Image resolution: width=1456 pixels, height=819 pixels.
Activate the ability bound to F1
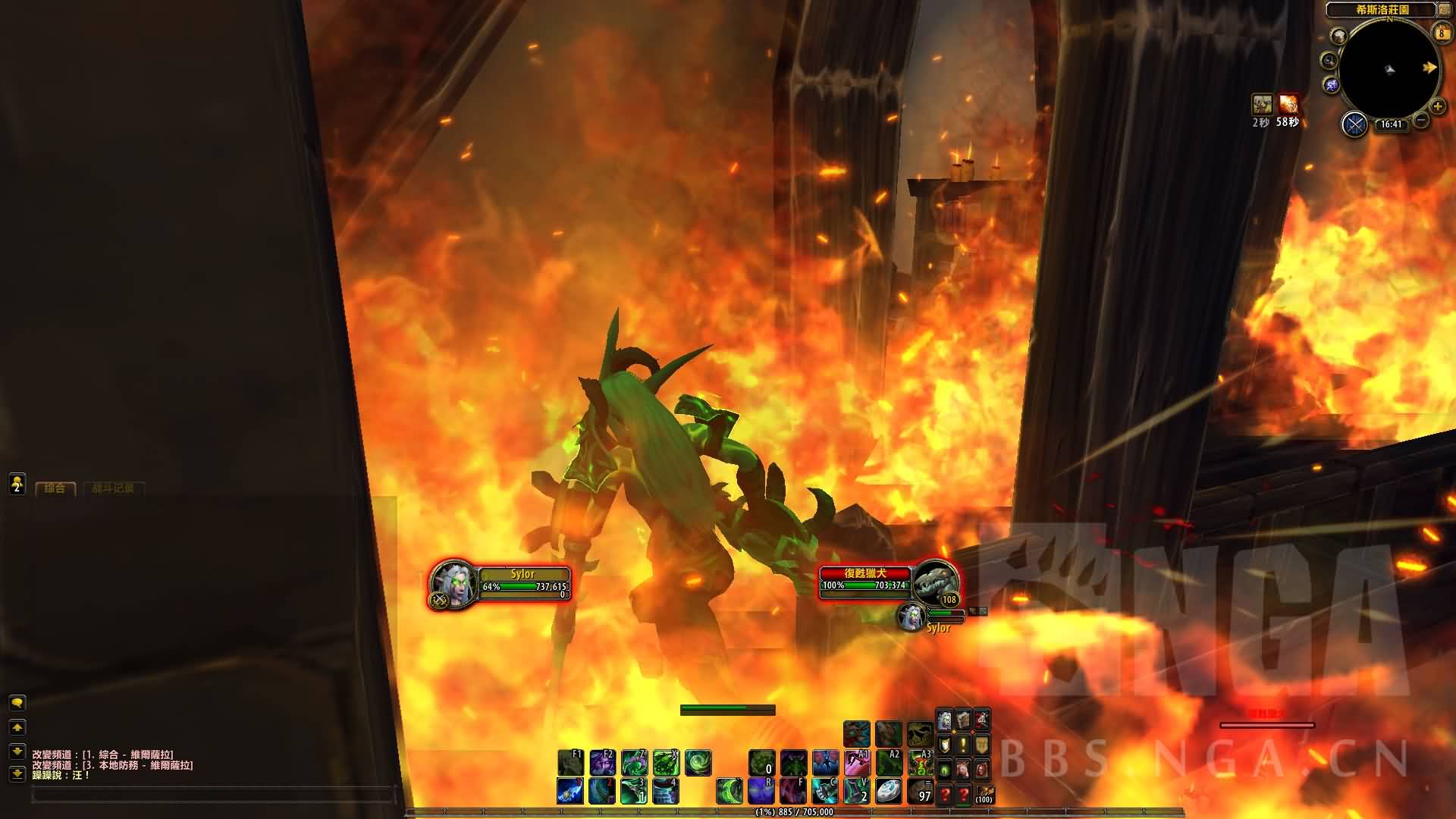[570, 763]
